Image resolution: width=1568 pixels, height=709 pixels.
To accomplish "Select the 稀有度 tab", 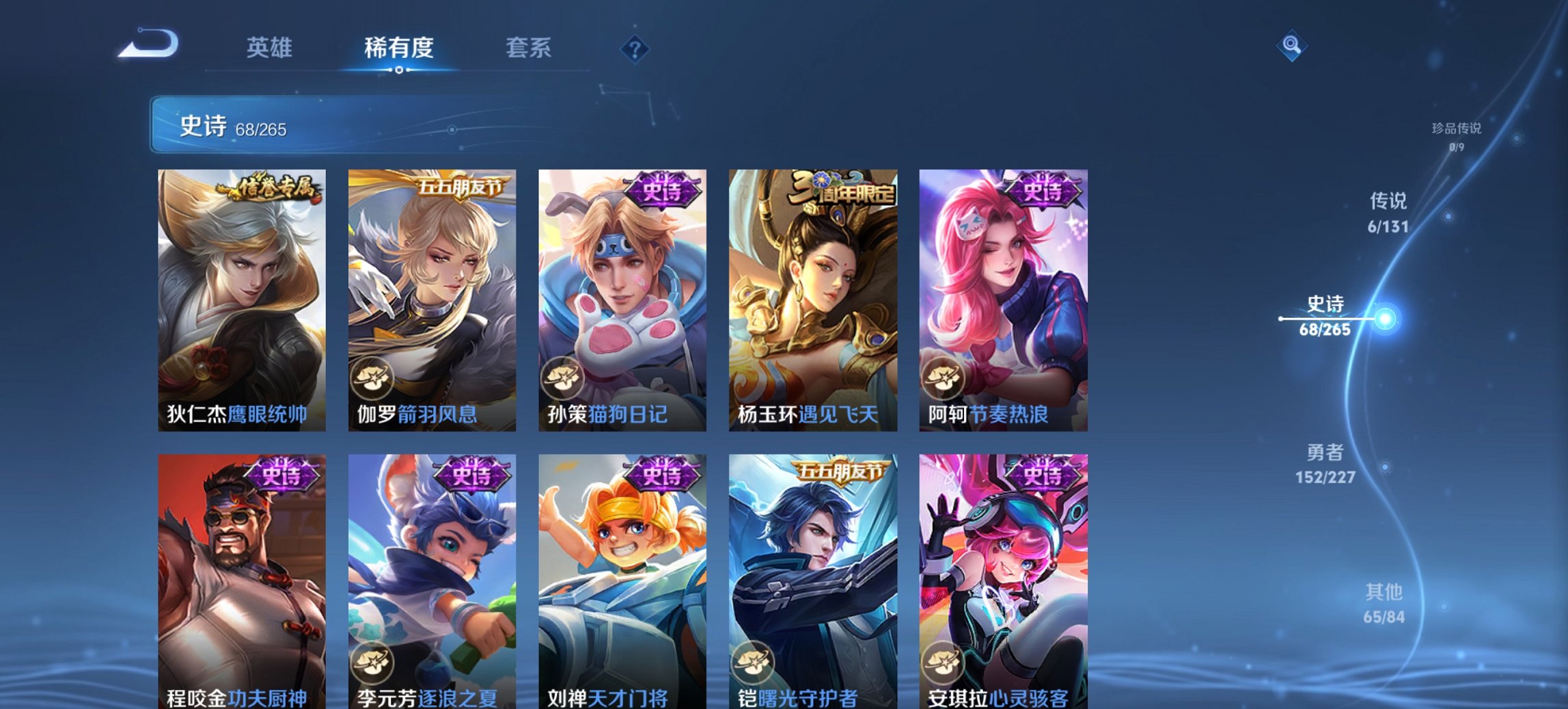I will [x=398, y=49].
